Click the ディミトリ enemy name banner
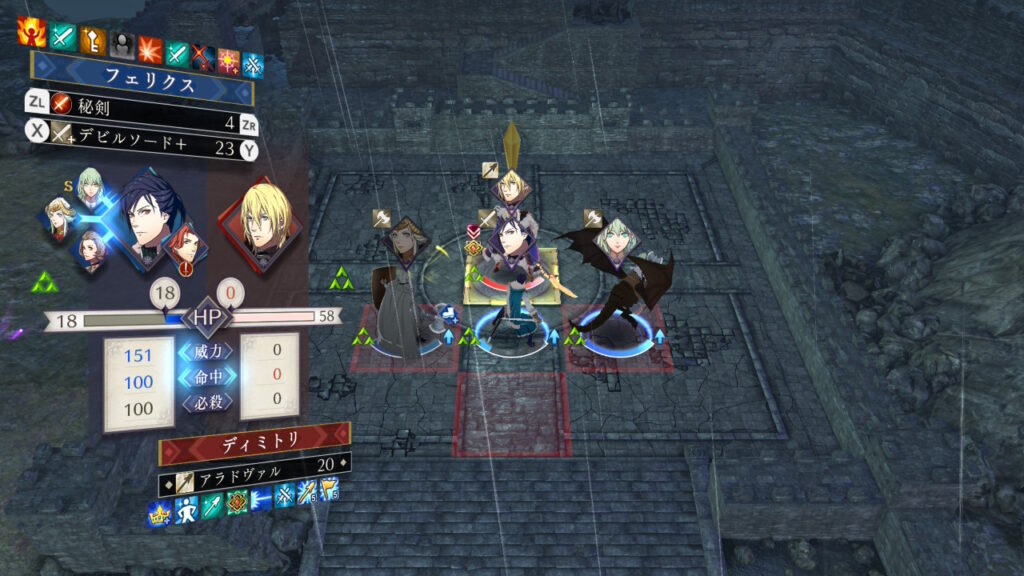 (x=254, y=442)
